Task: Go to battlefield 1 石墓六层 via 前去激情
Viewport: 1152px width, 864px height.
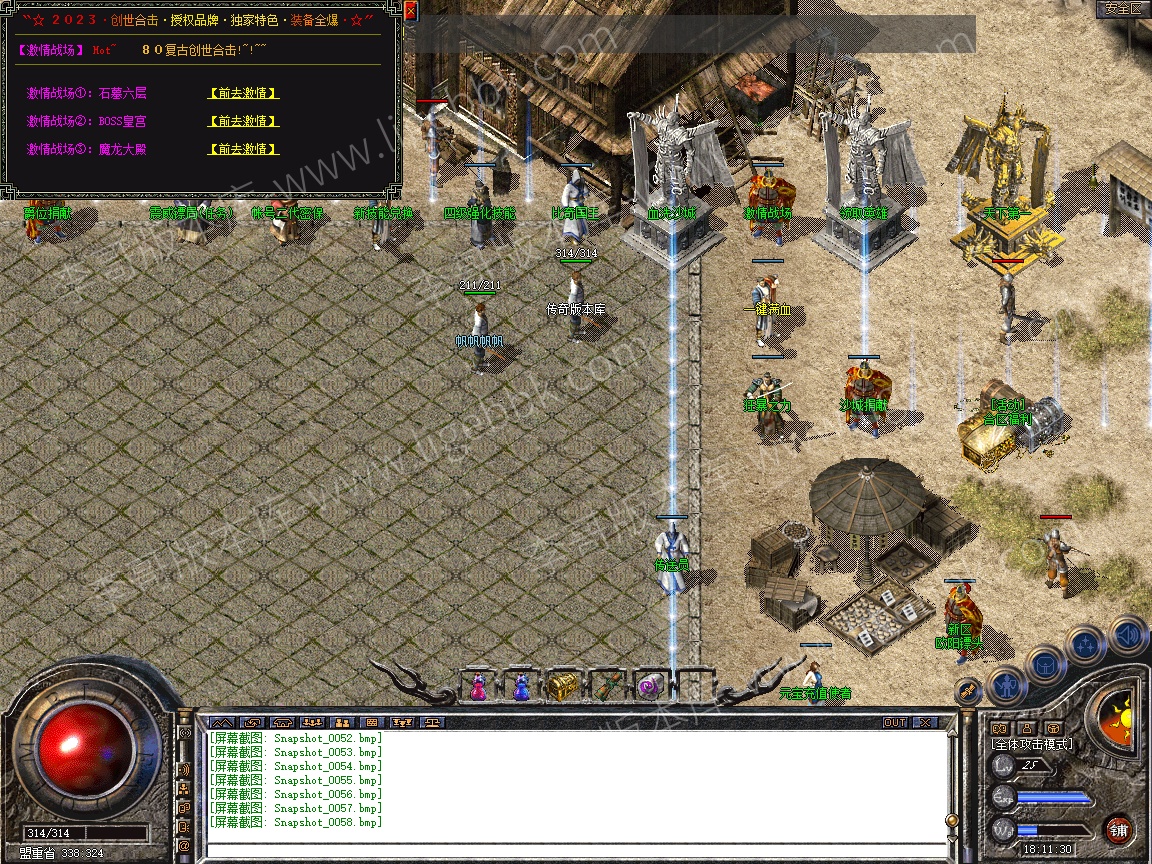Action: [x=243, y=93]
